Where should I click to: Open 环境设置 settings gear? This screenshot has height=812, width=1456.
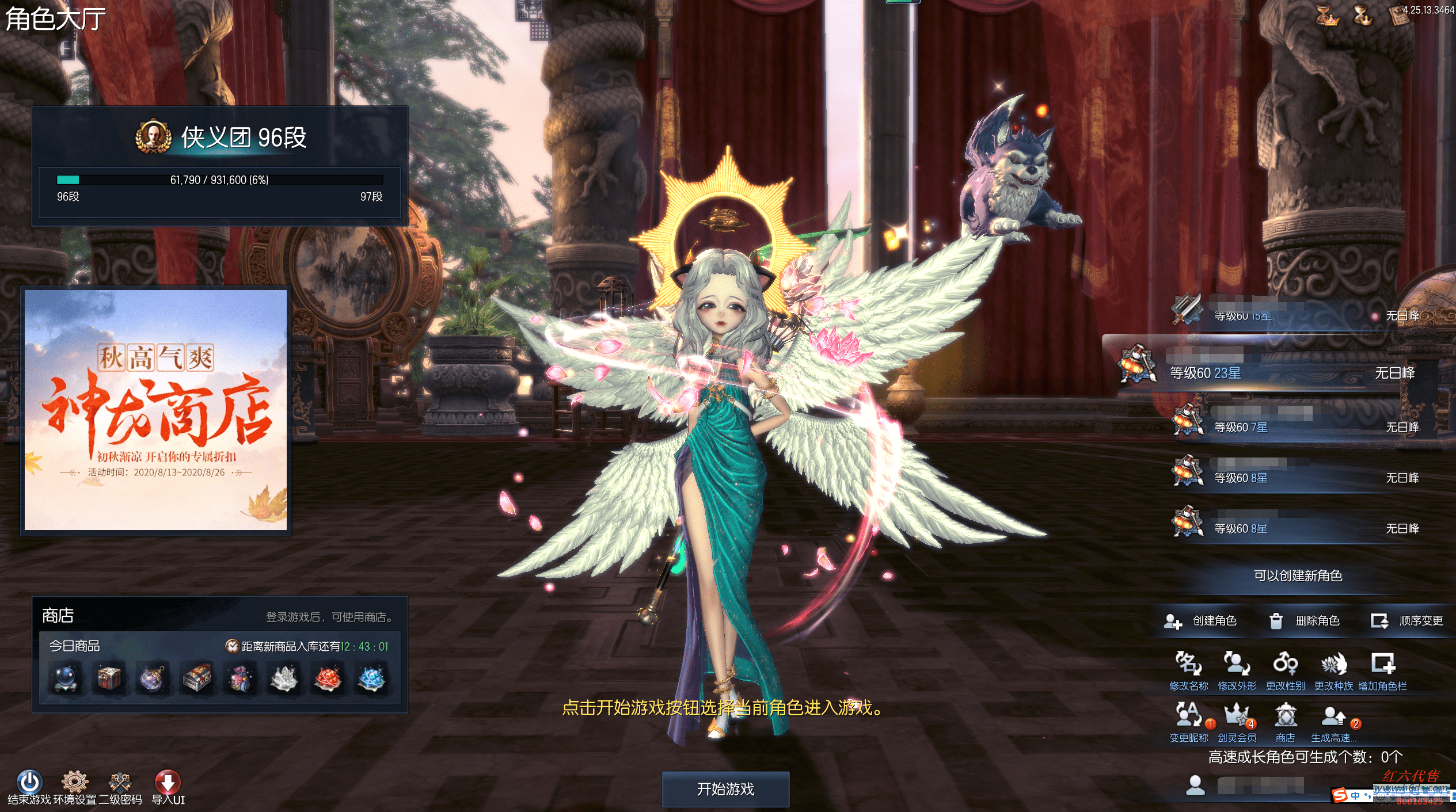point(75,783)
